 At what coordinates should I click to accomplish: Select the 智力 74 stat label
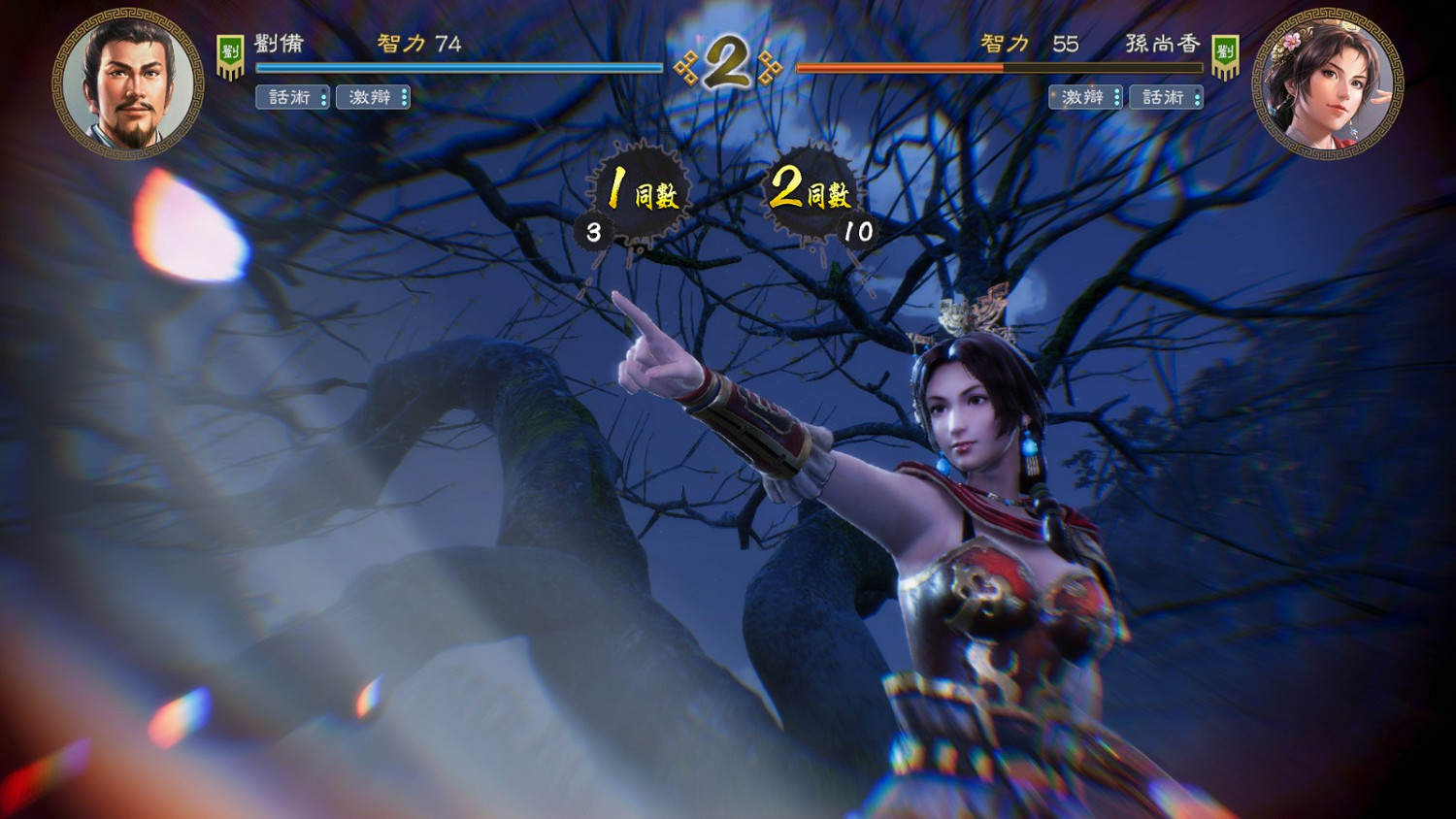[x=408, y=46]
